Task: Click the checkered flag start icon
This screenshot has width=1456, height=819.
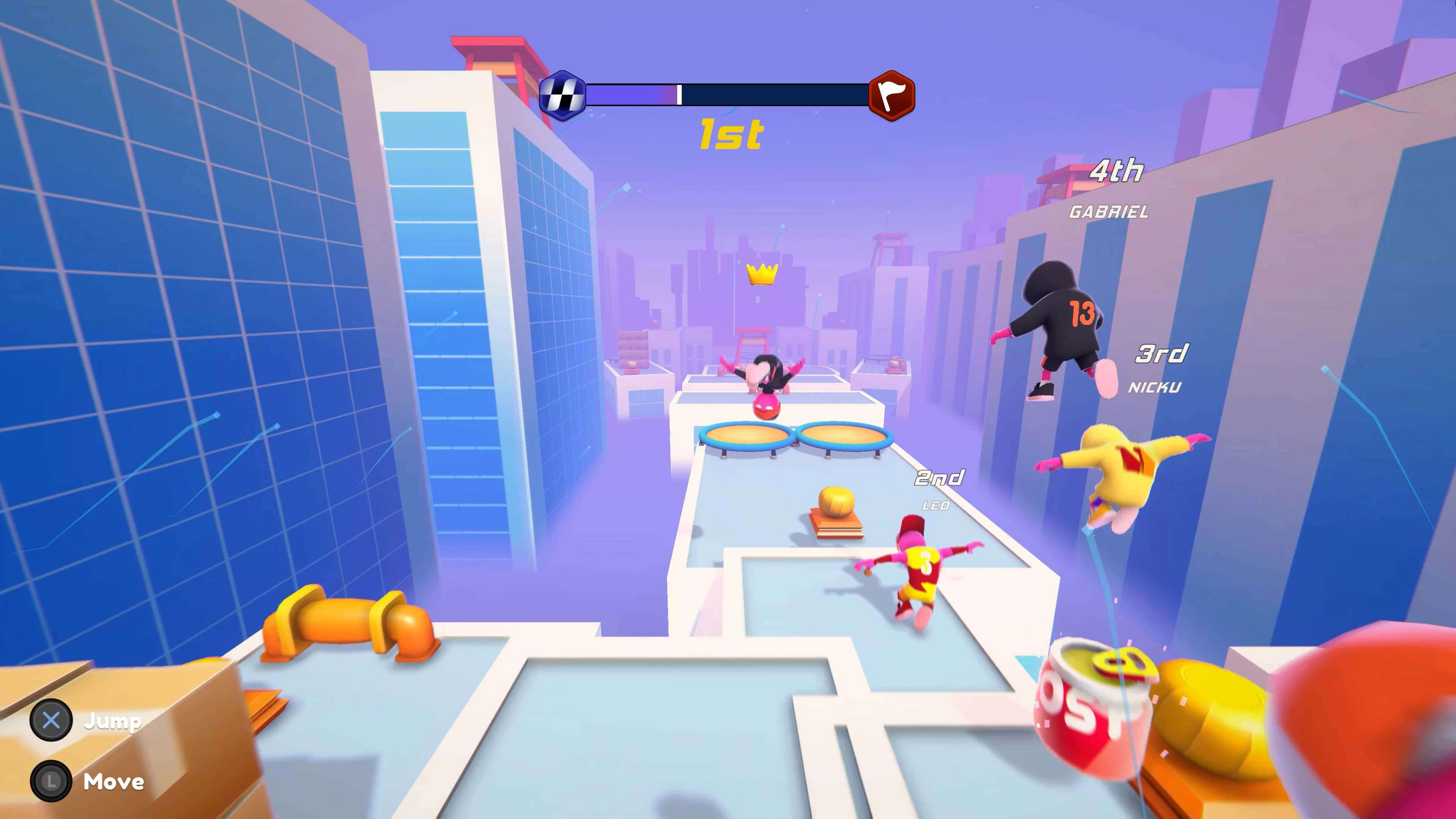Action: tap(563, 95)
